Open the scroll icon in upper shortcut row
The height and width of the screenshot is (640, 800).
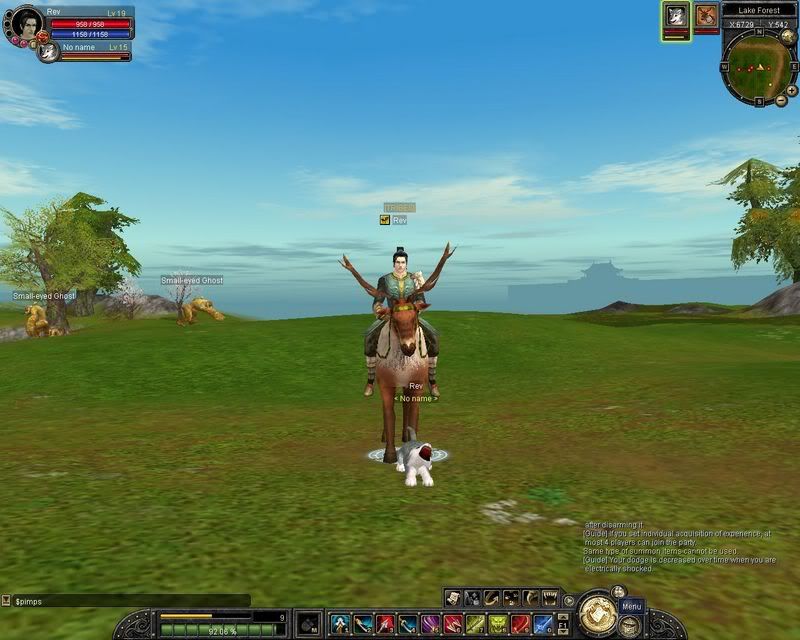[x=453, y=598]
